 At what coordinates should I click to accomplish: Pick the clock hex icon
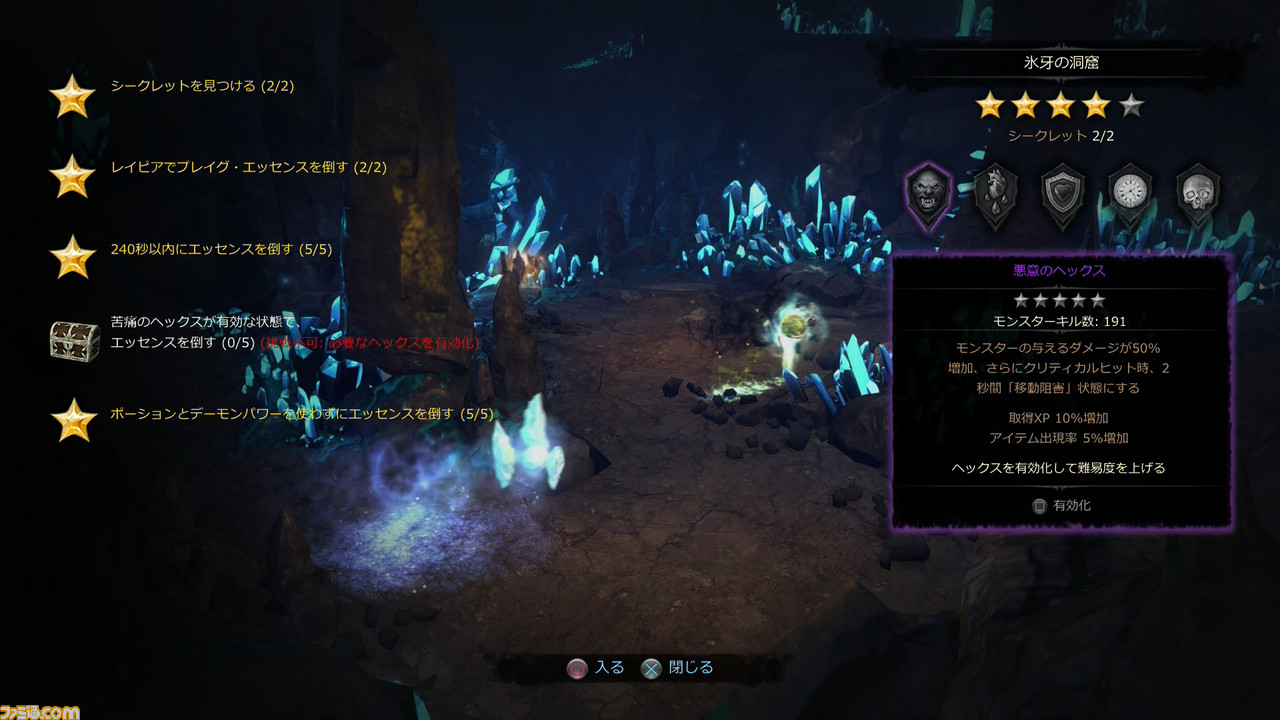tap(1130, 195)
